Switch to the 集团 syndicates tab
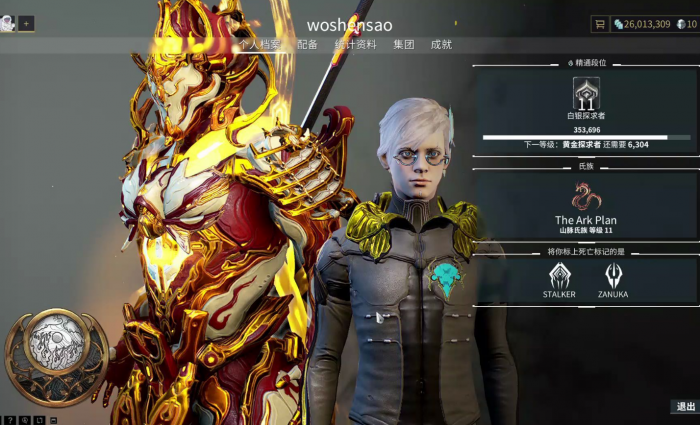The image size is (700, 425). point(403,45)
